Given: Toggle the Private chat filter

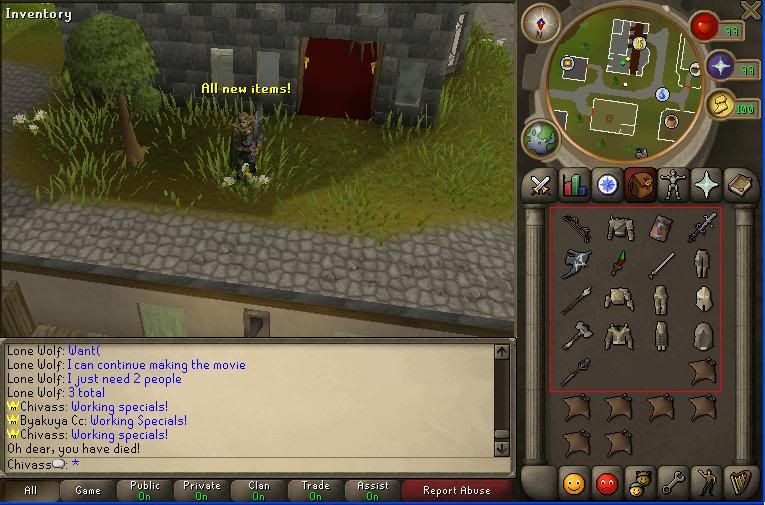Looking at the screenshot, I should click(x=202, y=490).
